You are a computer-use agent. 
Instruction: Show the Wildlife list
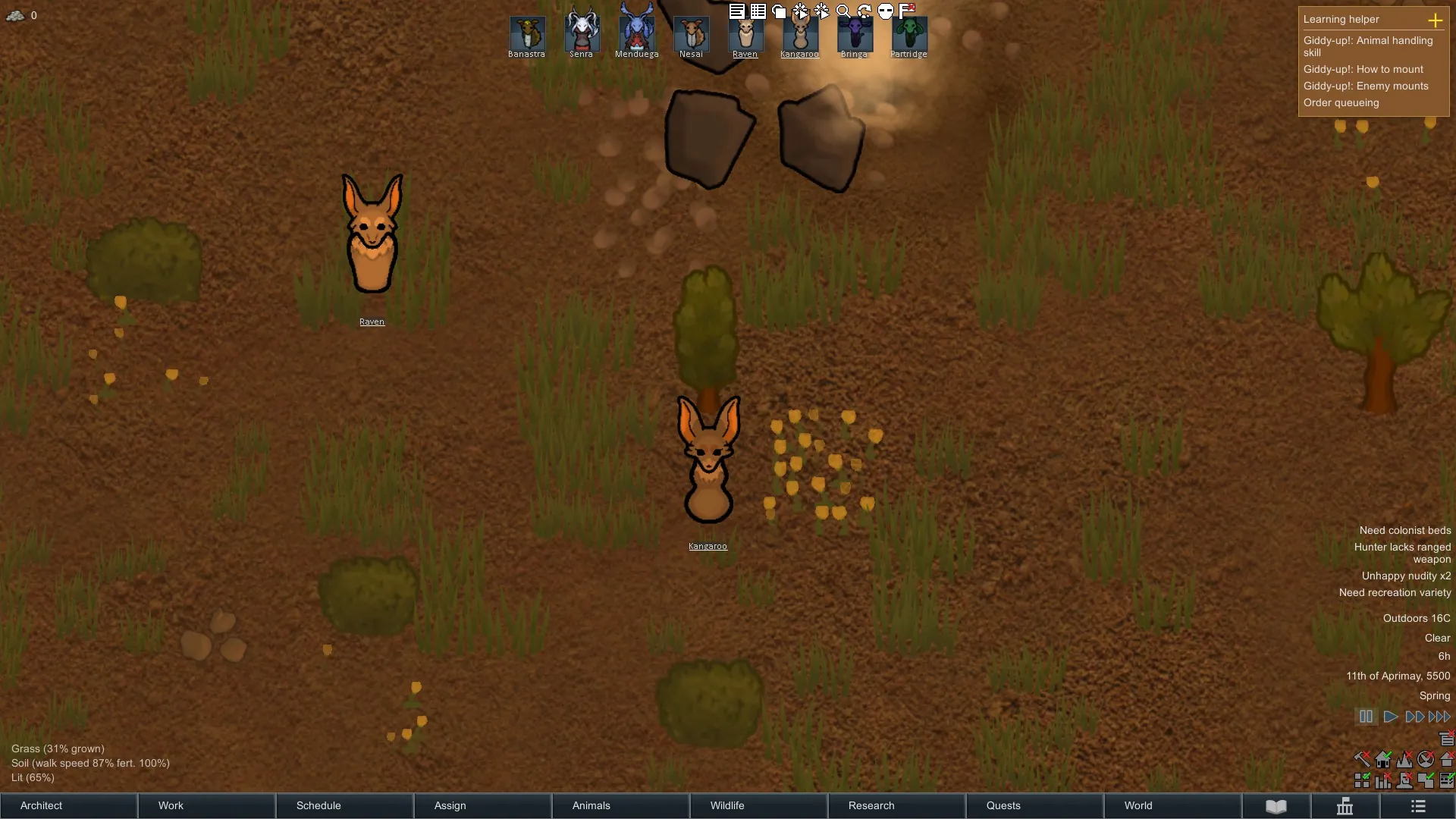pyautogui.click(x=758, y=805)
